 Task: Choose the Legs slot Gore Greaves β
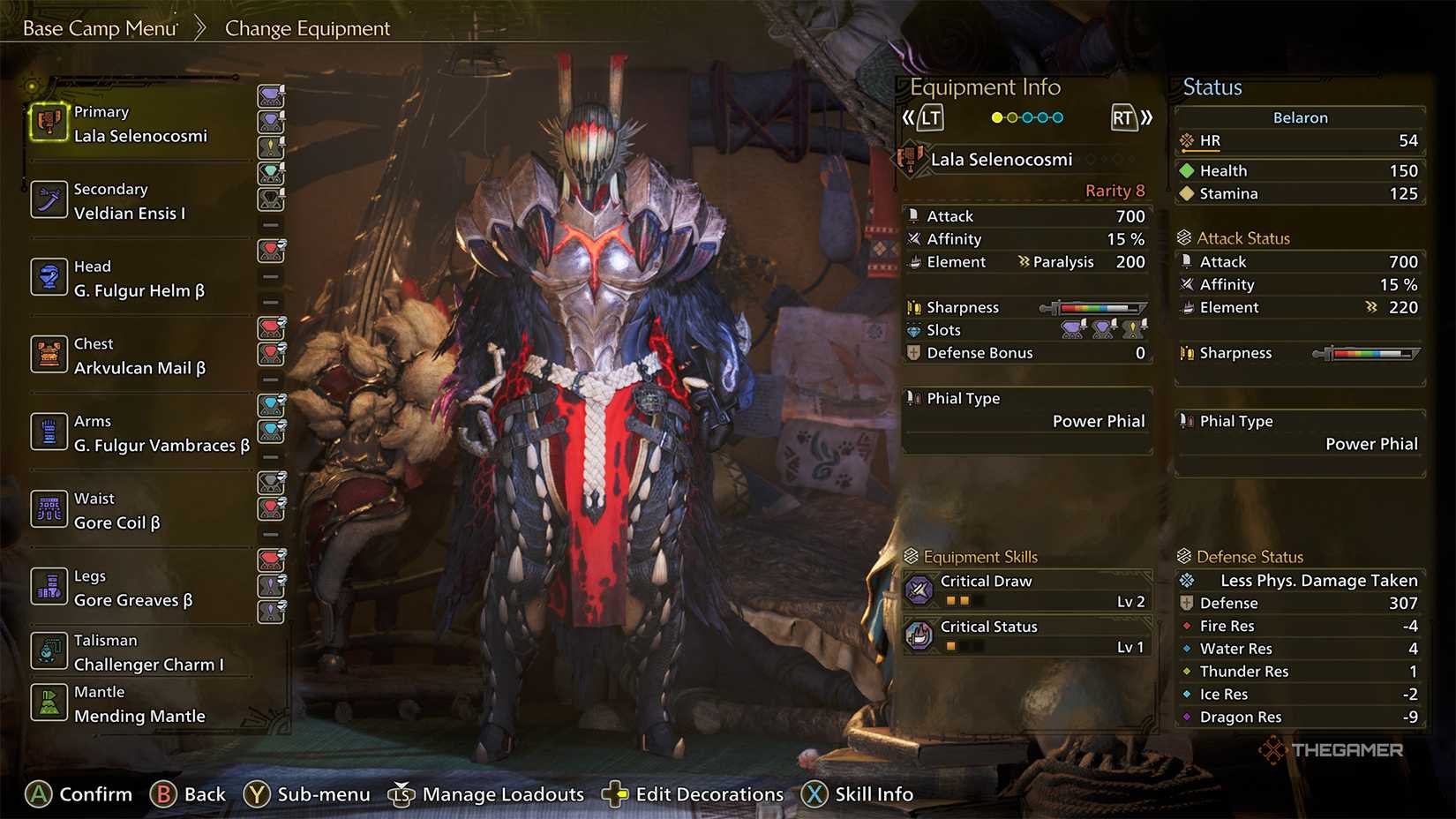[x=132, y=589]
